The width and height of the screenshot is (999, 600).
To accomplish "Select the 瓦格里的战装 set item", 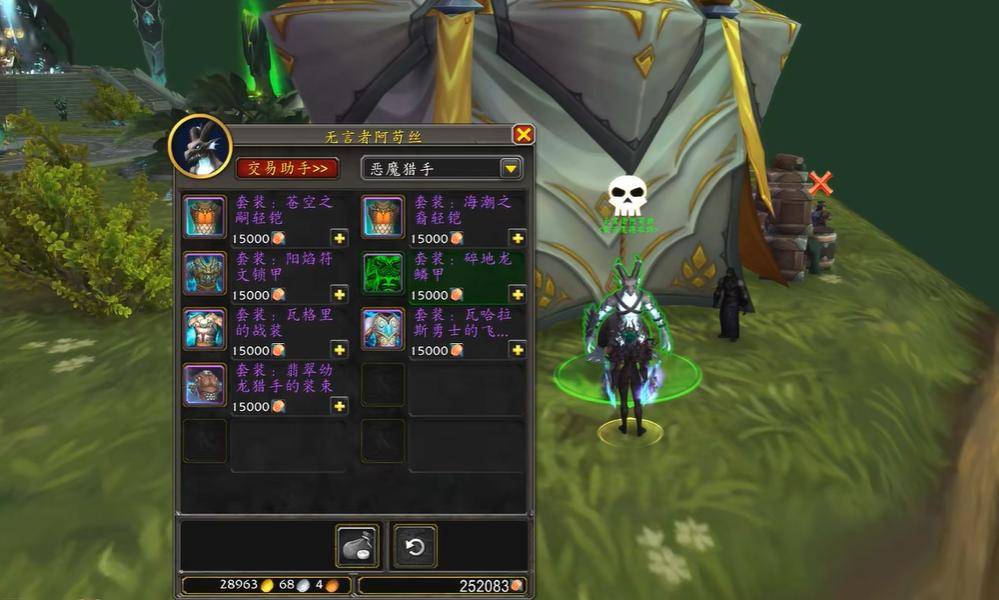I will click(204, 329).
